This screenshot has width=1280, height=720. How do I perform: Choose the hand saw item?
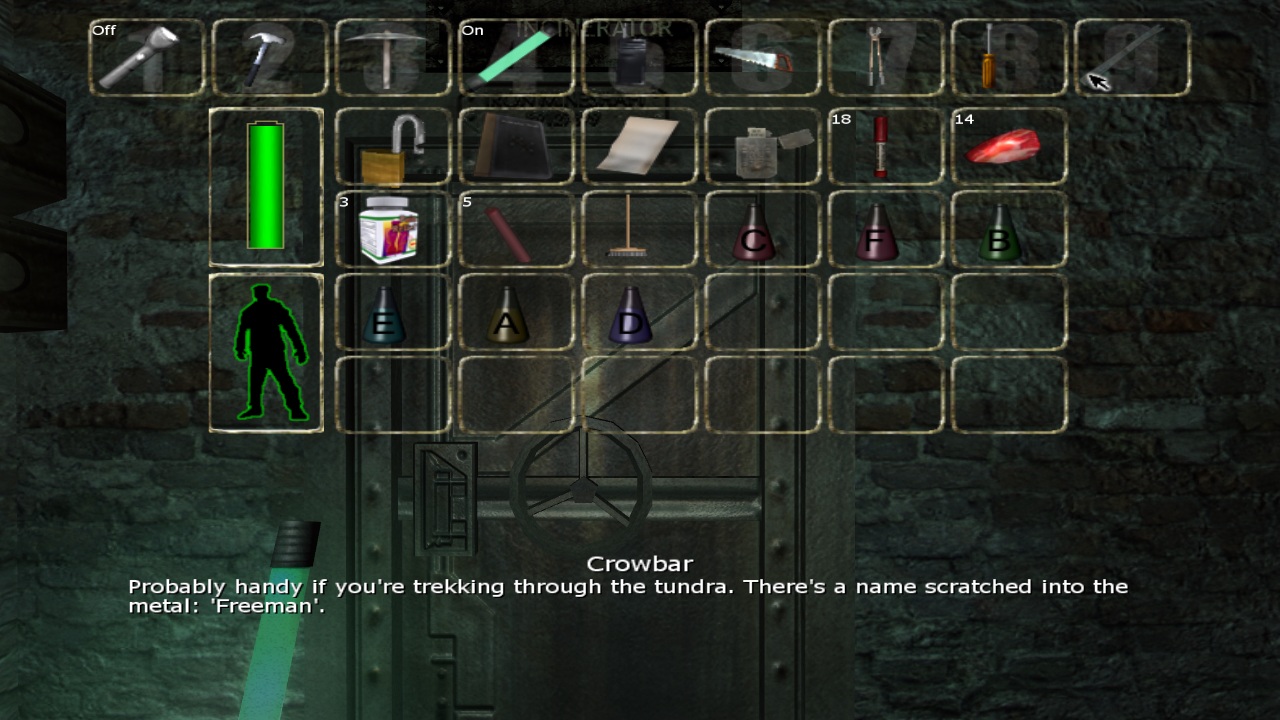(762, 58)
